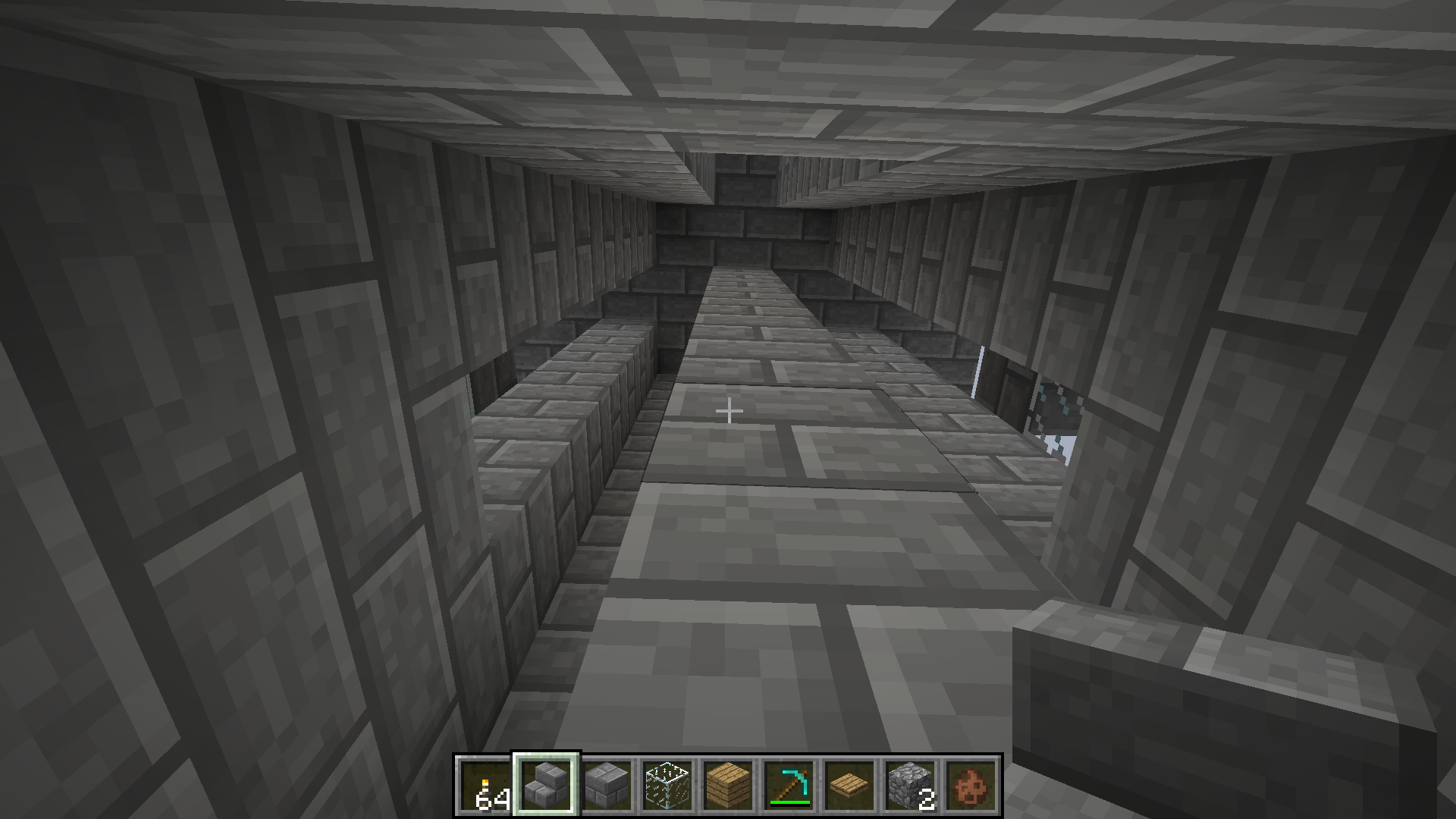Select the torch stack in the hotbar
This screenshot has height=819, width=1456.
[x=485, y=786]
